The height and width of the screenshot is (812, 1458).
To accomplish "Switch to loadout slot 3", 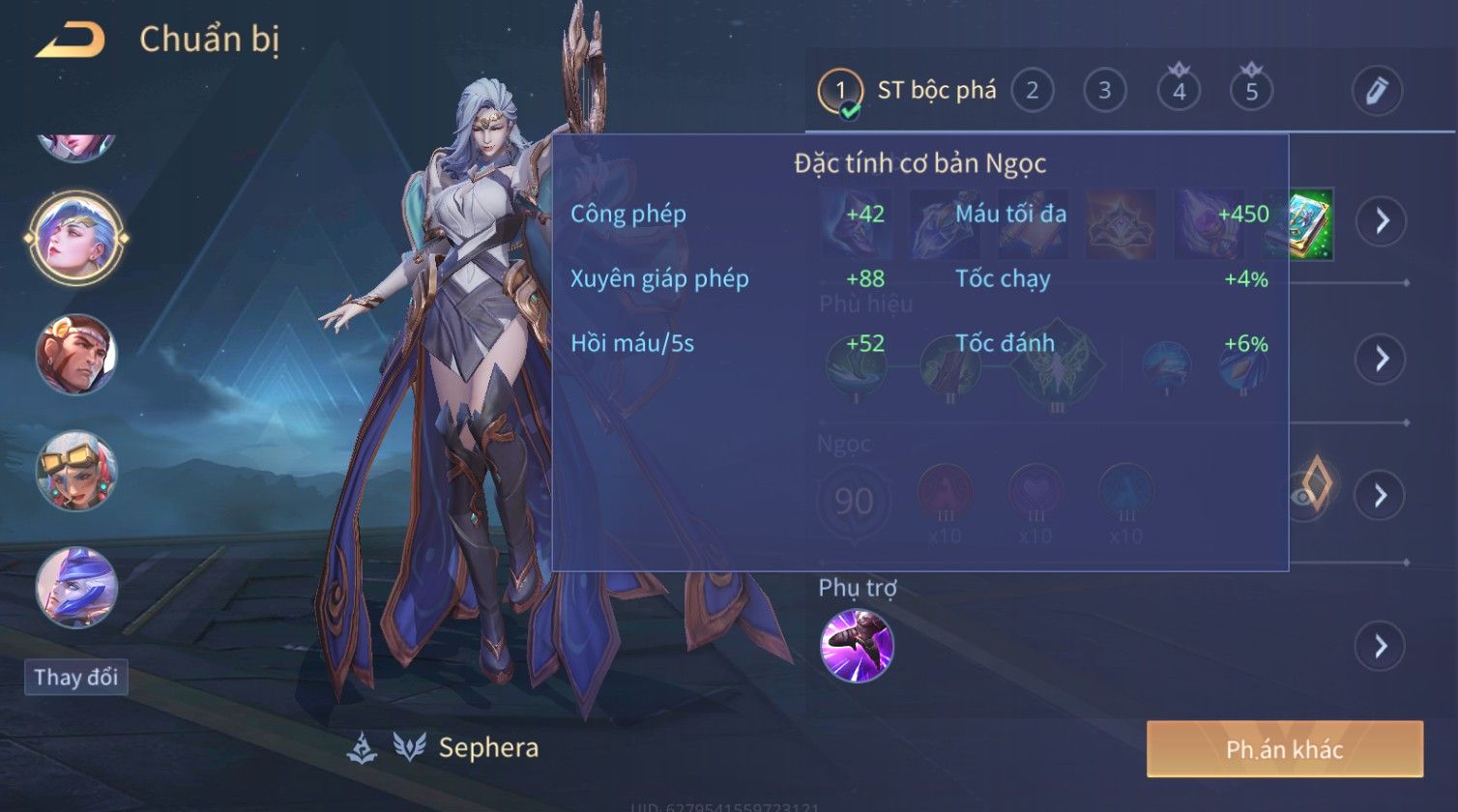I will click(x=1104, y=91).
